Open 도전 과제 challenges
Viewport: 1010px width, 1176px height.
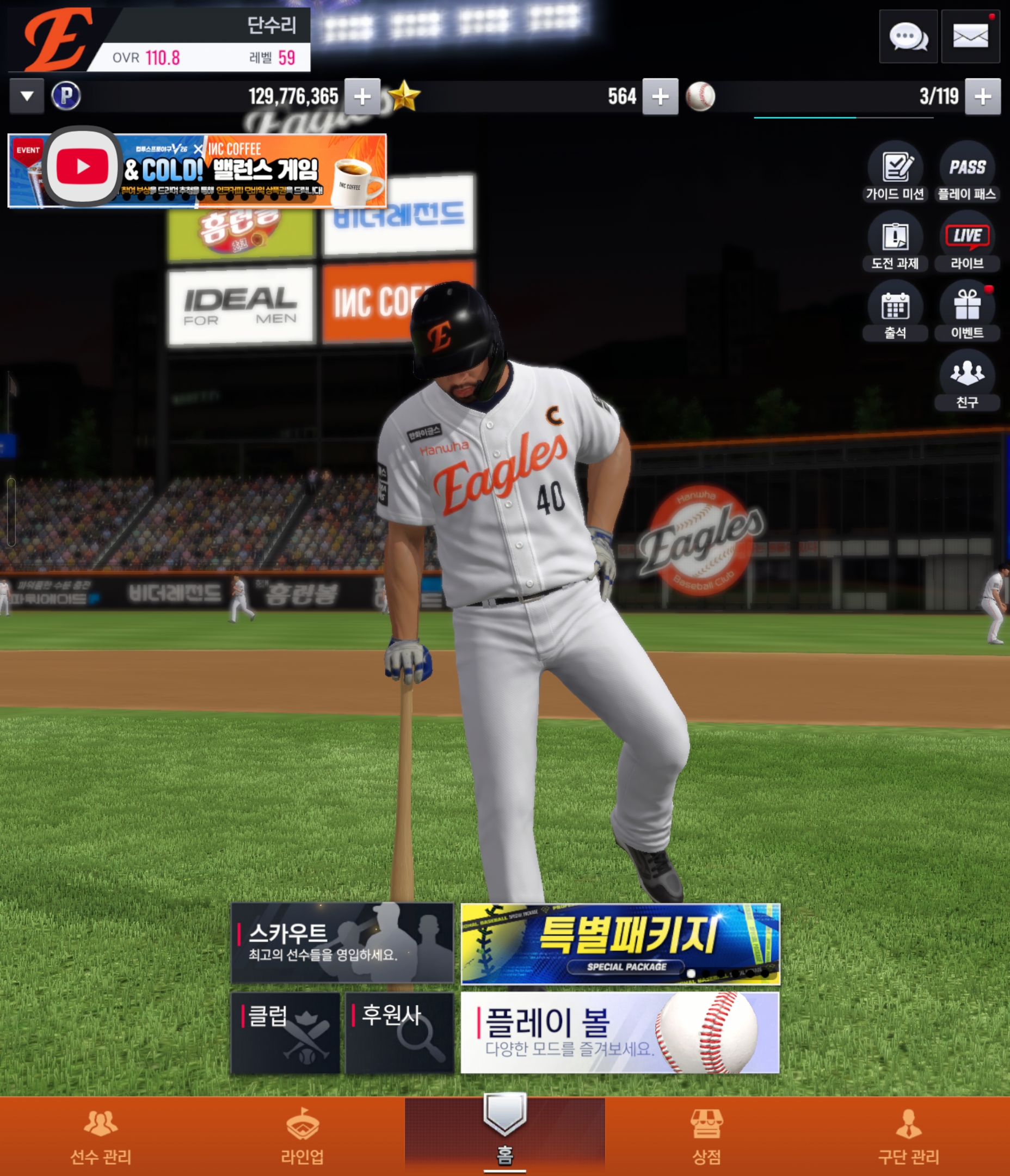tap(895, 242)
